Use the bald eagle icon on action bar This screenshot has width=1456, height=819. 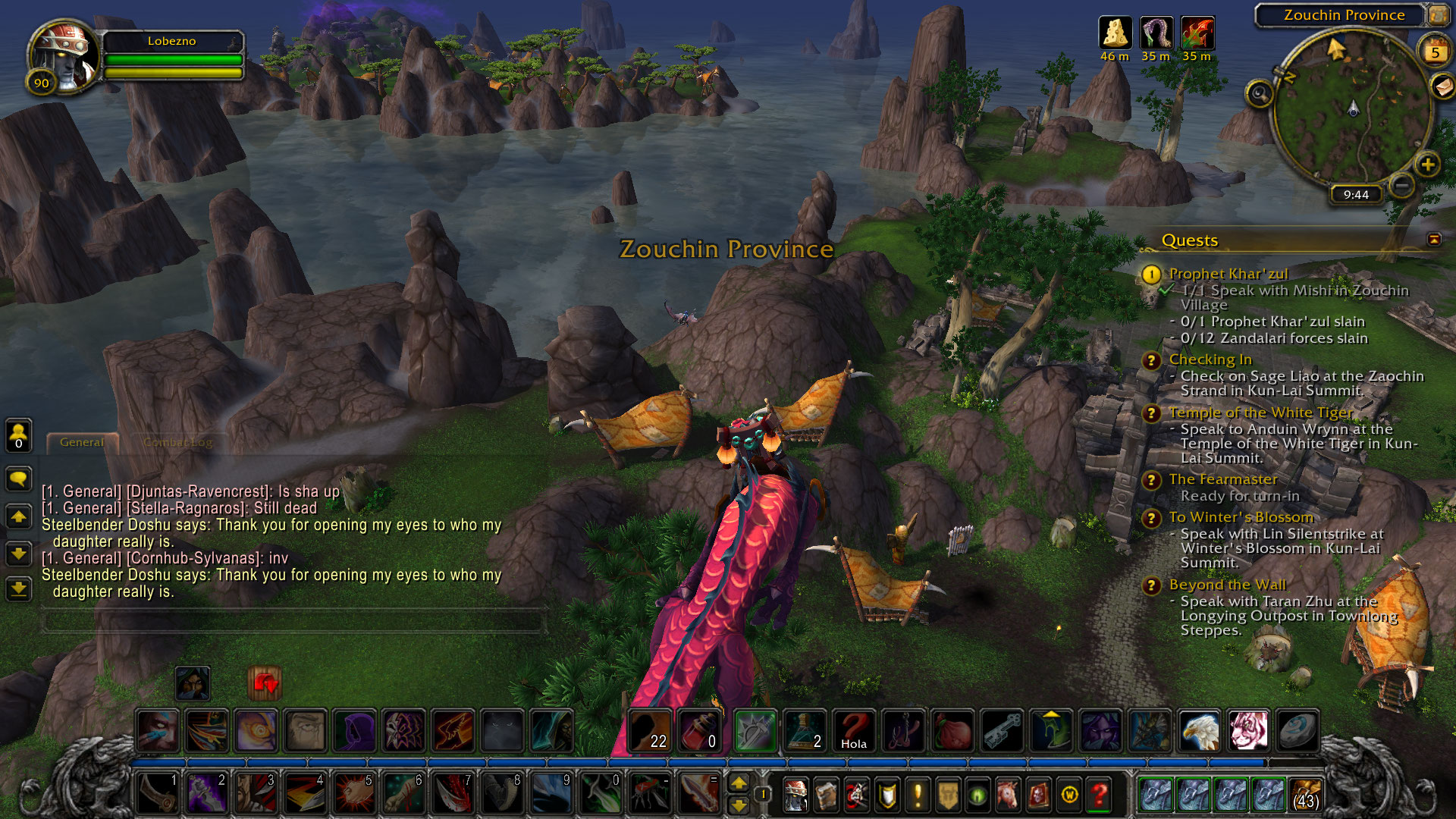(x=1200, y=730)
